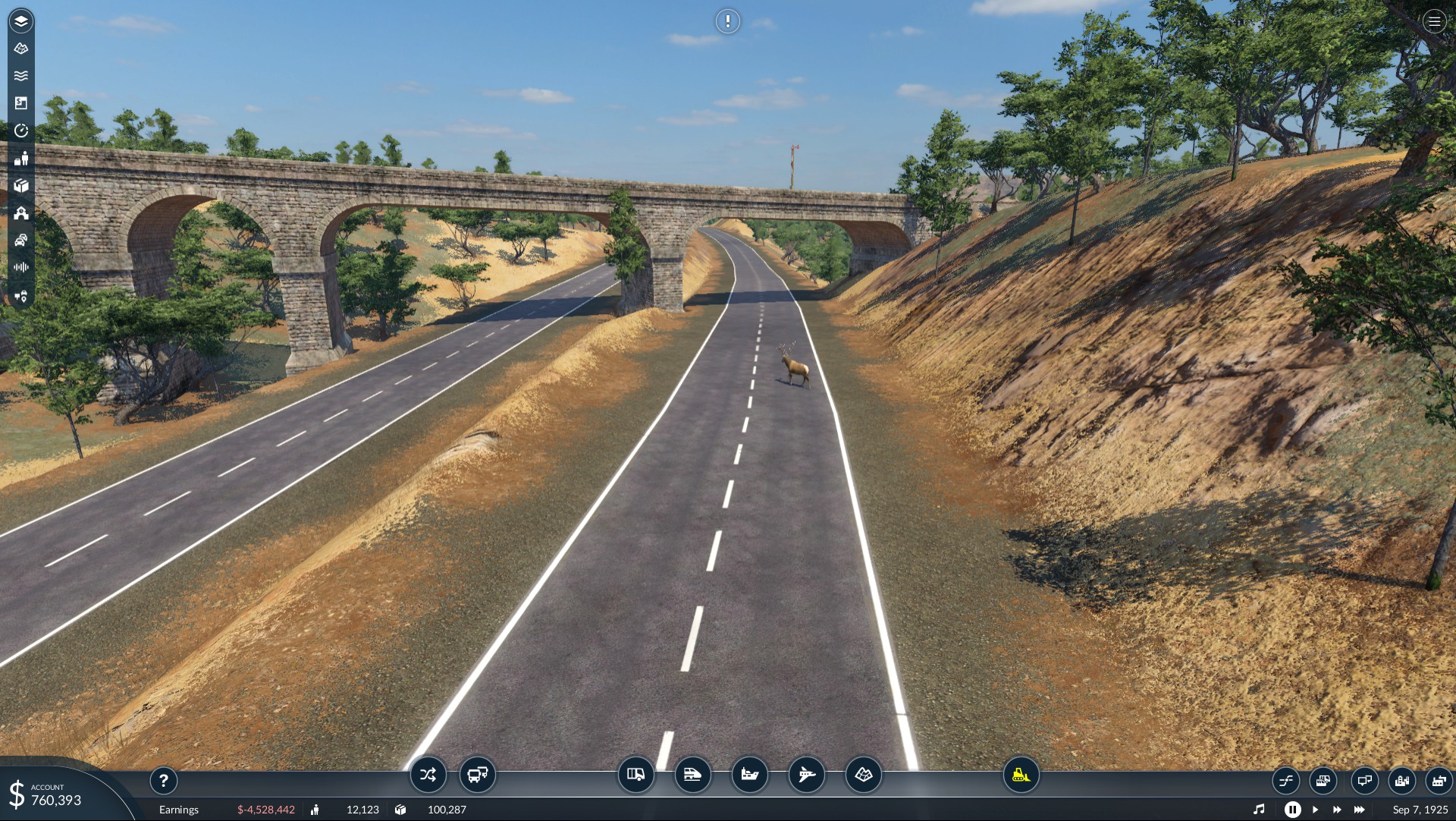Set game speed to triple fast-forward
1456x821 pixels.
[x=1359, y=810]
